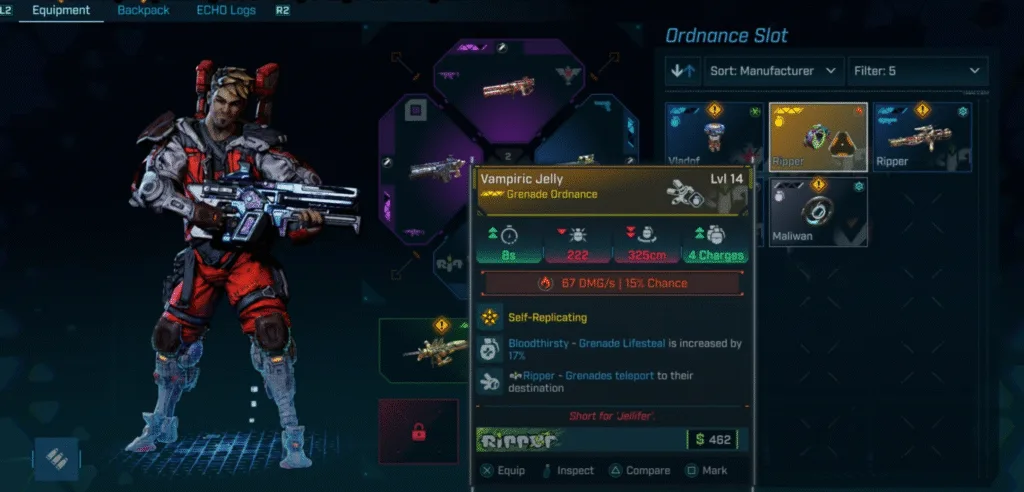Open the Sort: Manufacturer dropdown
The image size is (1024, 492).
[x=775, y=71]
